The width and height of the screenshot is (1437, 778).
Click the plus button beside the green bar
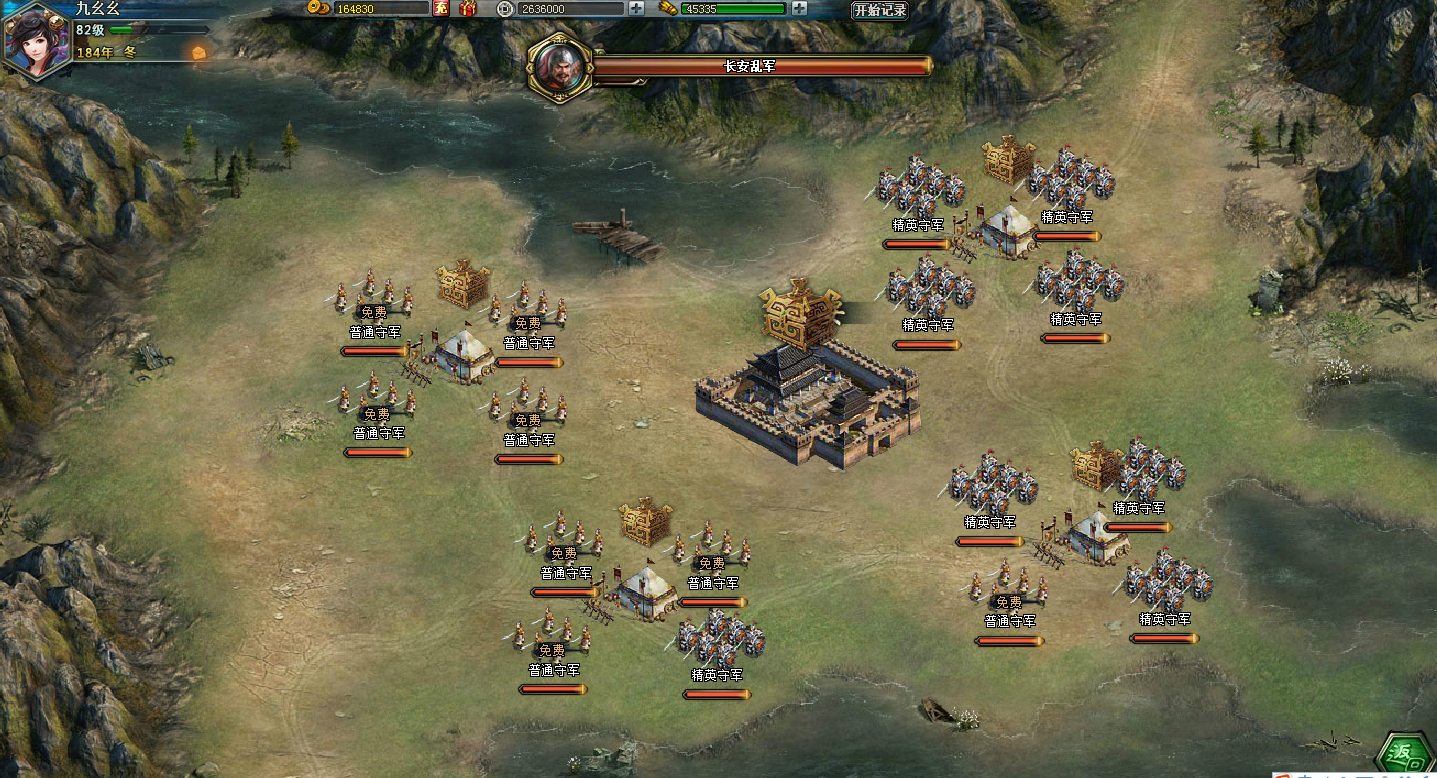[799, 8]
